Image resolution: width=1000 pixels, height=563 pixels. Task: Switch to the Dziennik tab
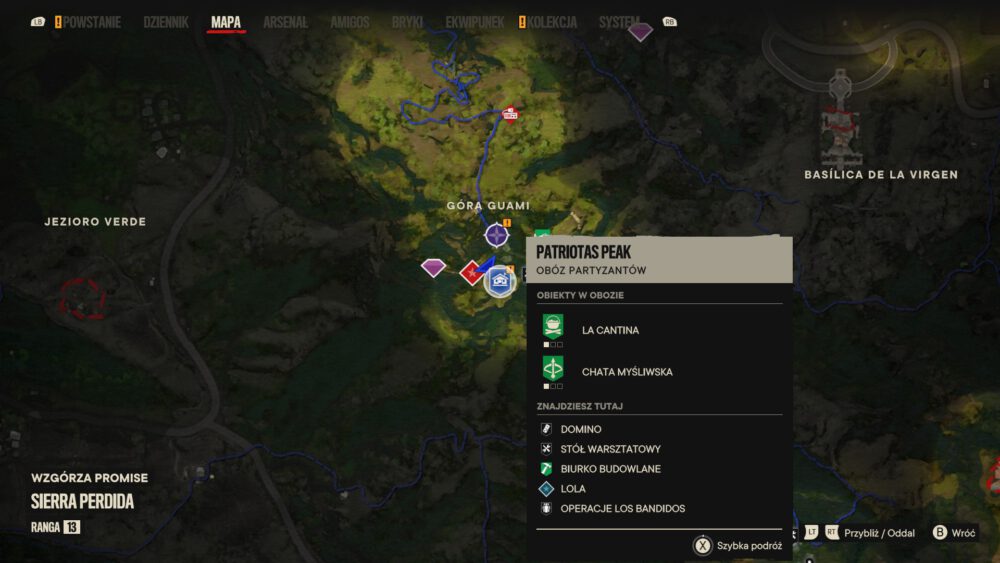click(x=166, y=22)
